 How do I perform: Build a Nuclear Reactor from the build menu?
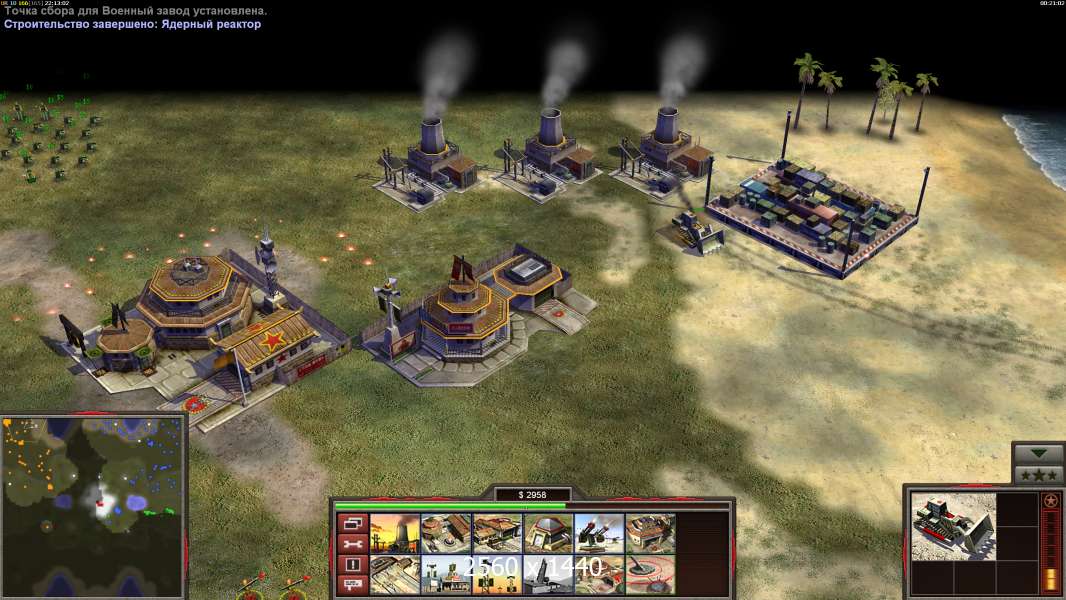[x=395, y=534]
